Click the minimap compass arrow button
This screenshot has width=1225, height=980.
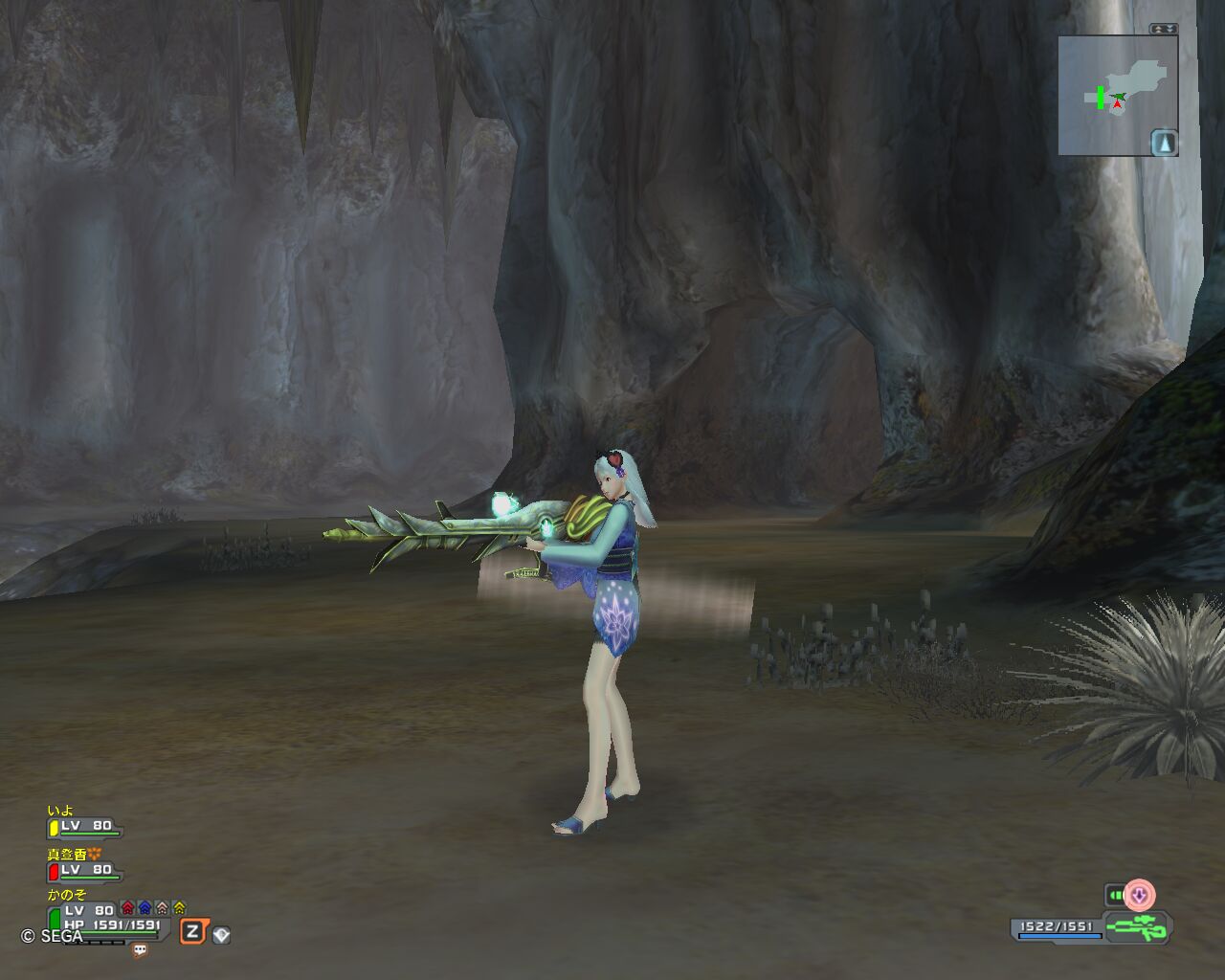tap(1164, 143)
